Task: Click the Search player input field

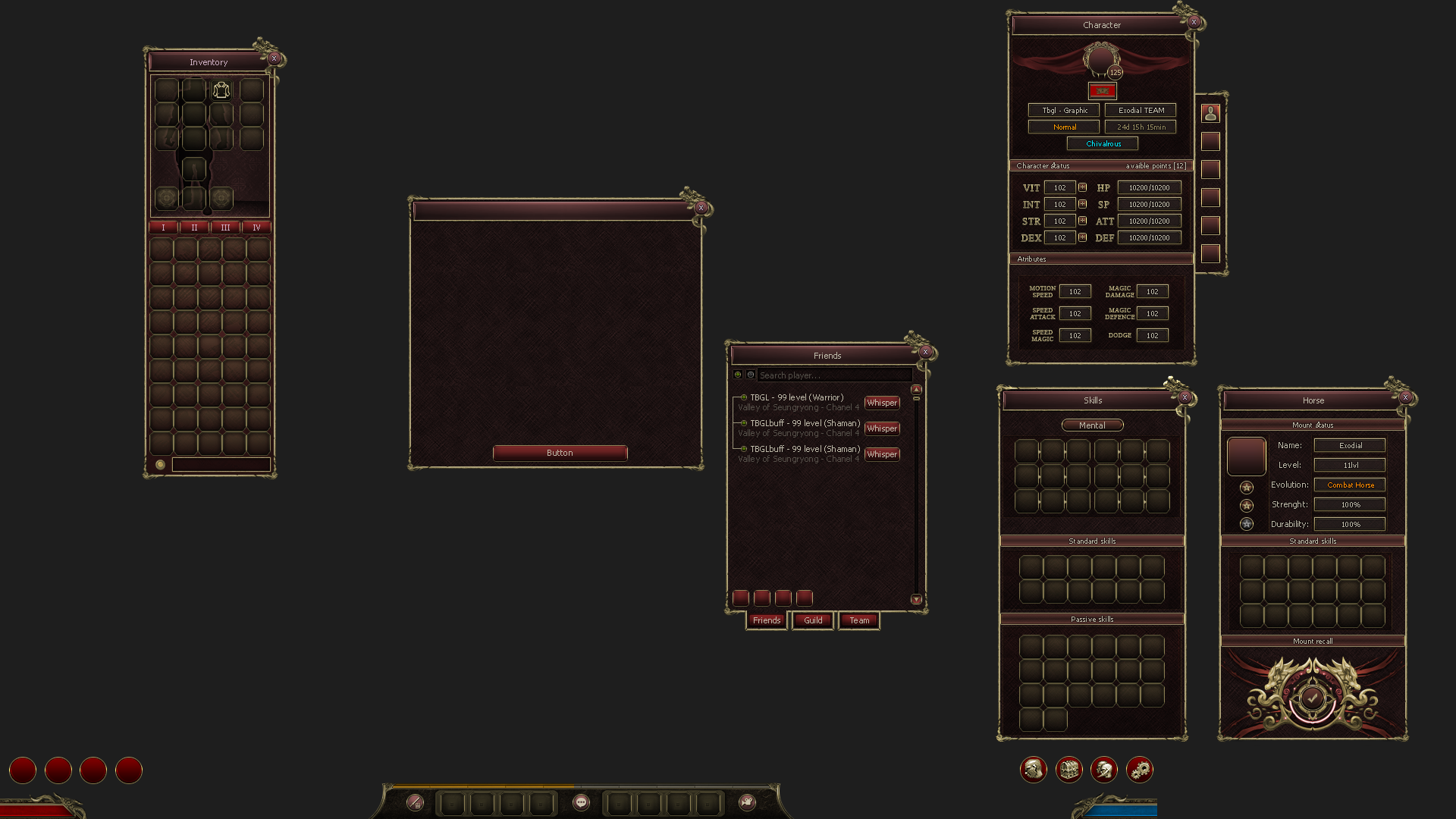Action: [834, 375]
